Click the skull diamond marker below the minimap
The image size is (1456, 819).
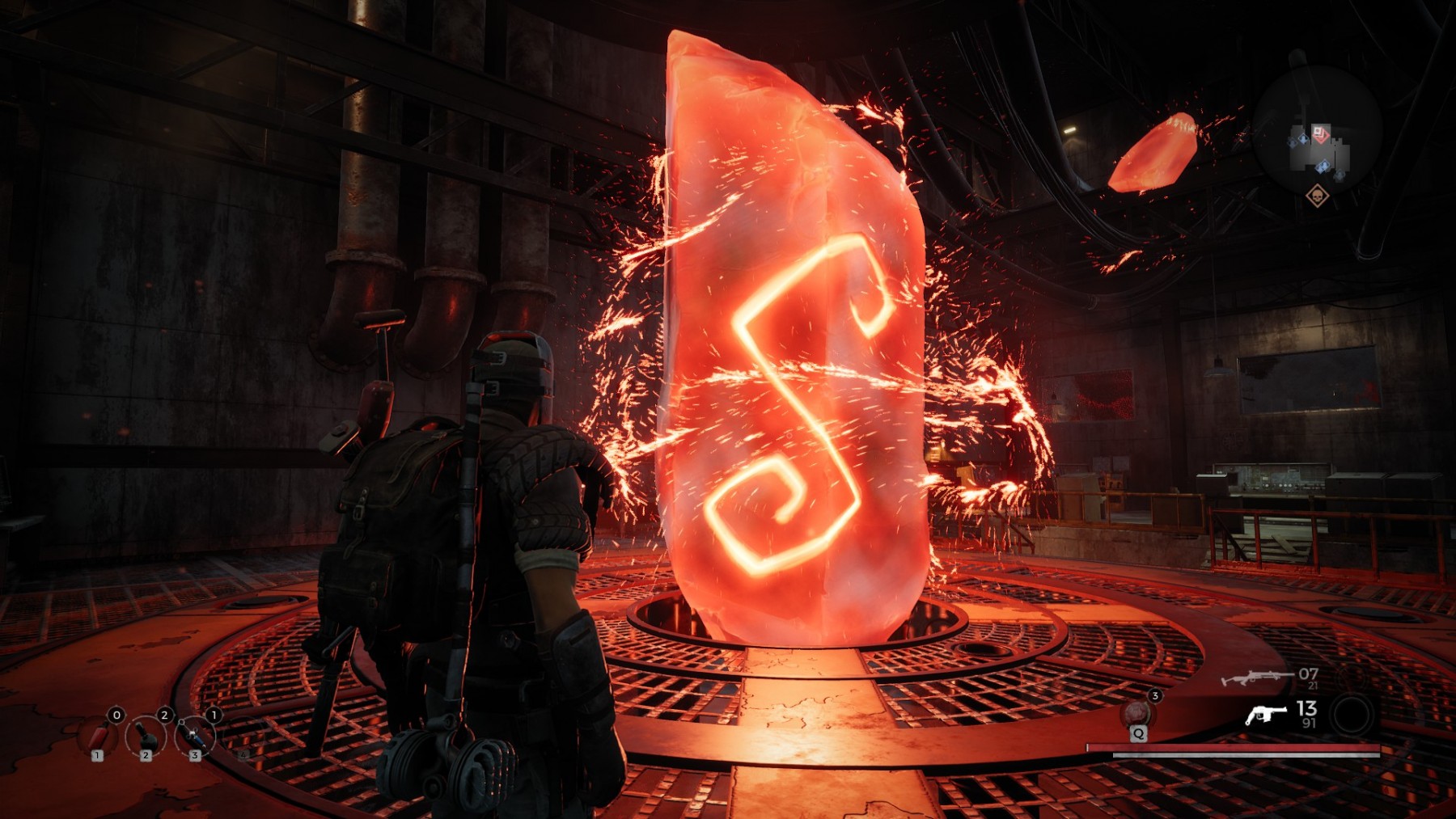[x=1317, y=196]
